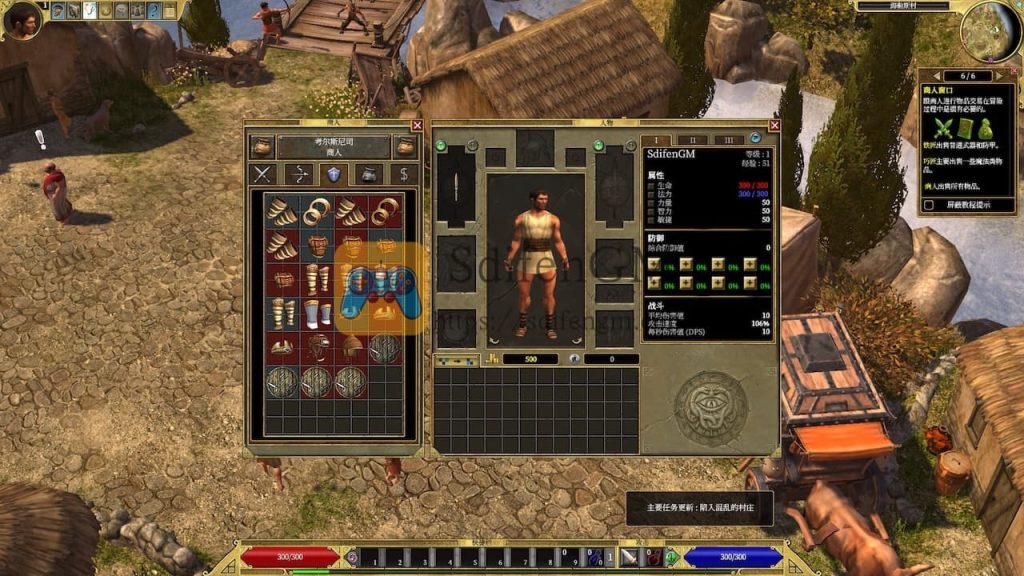Open the minimap in the corner

click(x=990, y=31)
